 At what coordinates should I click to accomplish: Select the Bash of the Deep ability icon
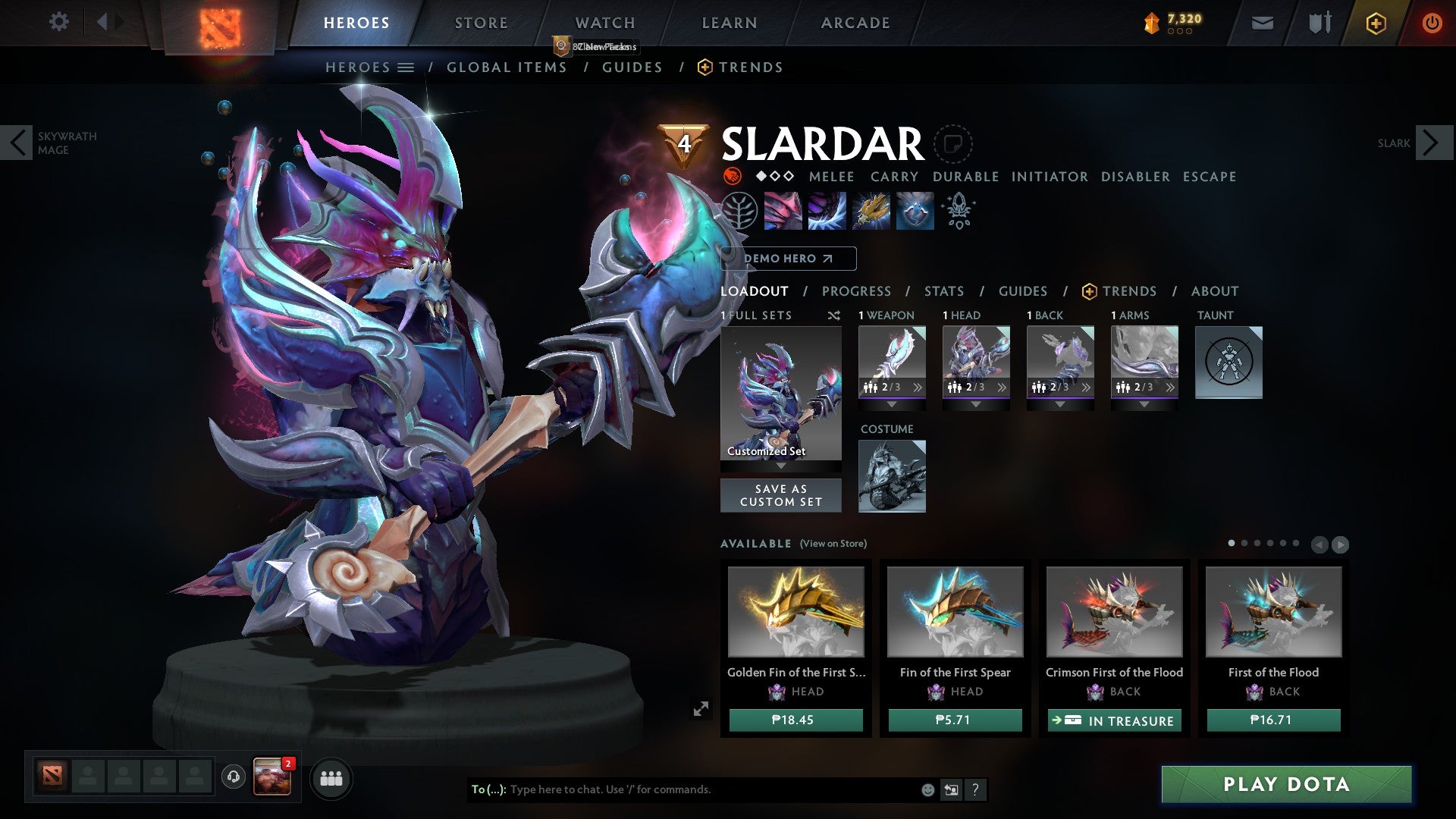872,211
